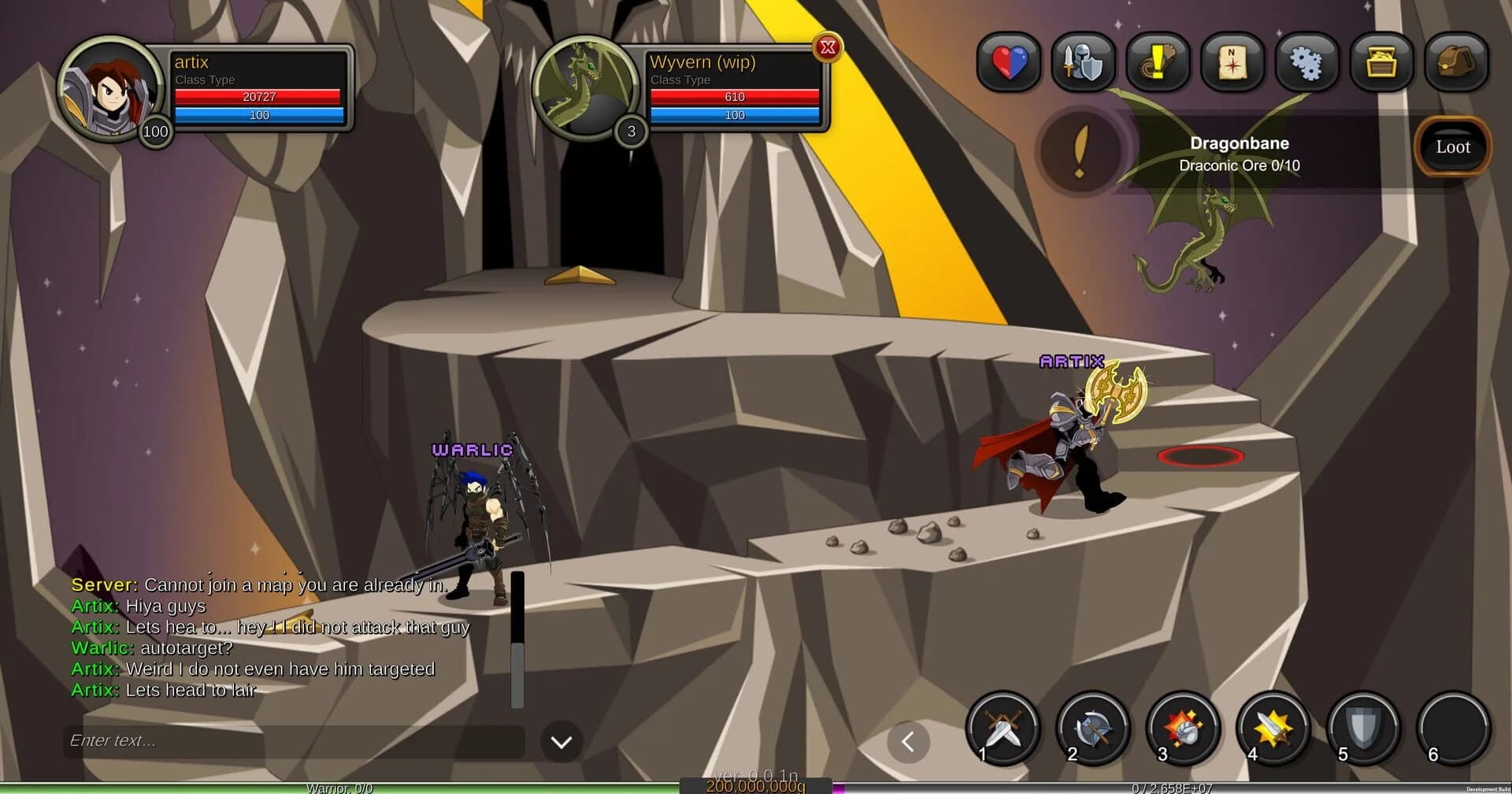Open game settings via gears icon
This screenshot has height=794, width=1512.
click(x=1306, y=63)
